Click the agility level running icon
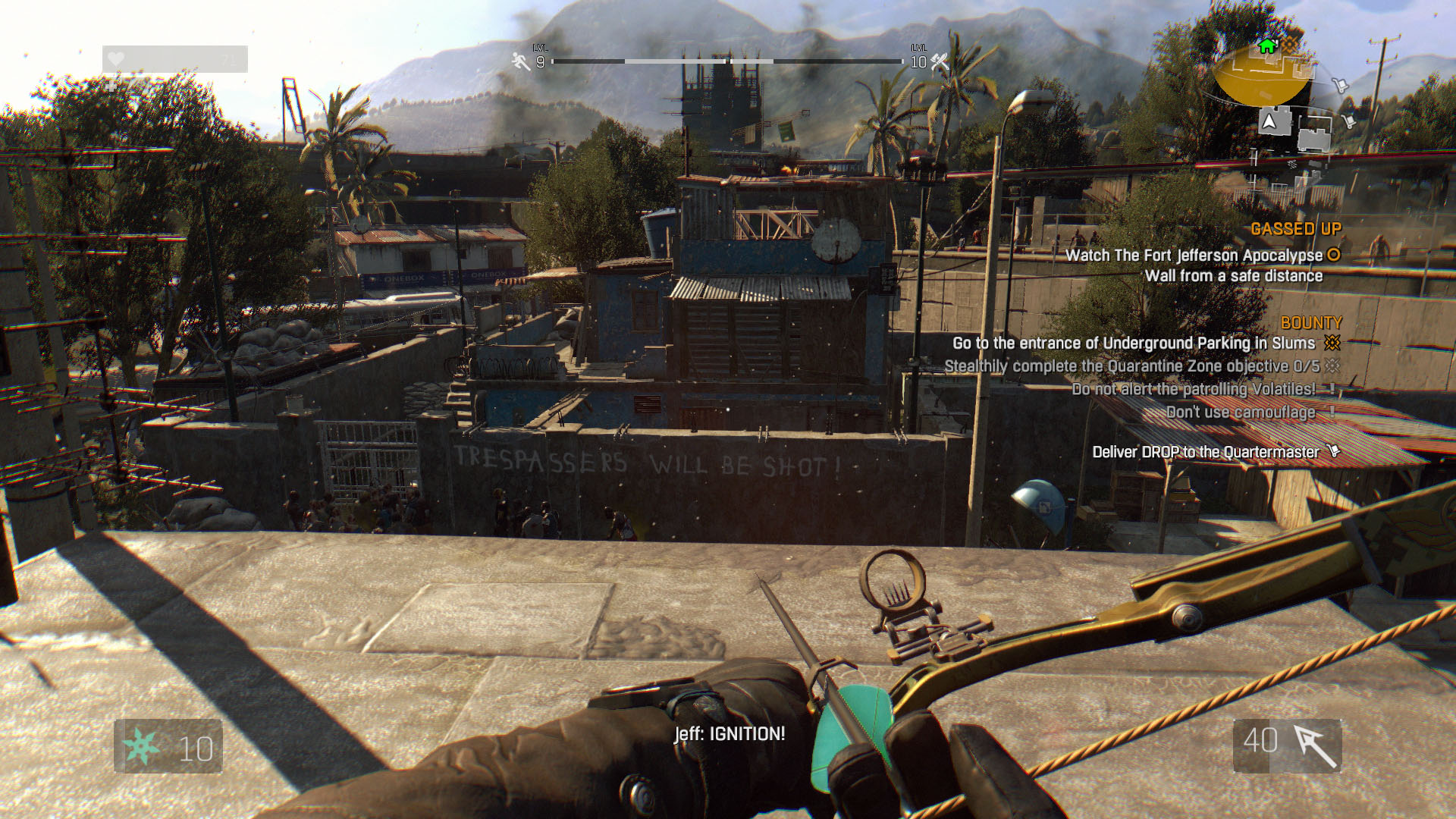1456x819 pixels. [520, 61]
